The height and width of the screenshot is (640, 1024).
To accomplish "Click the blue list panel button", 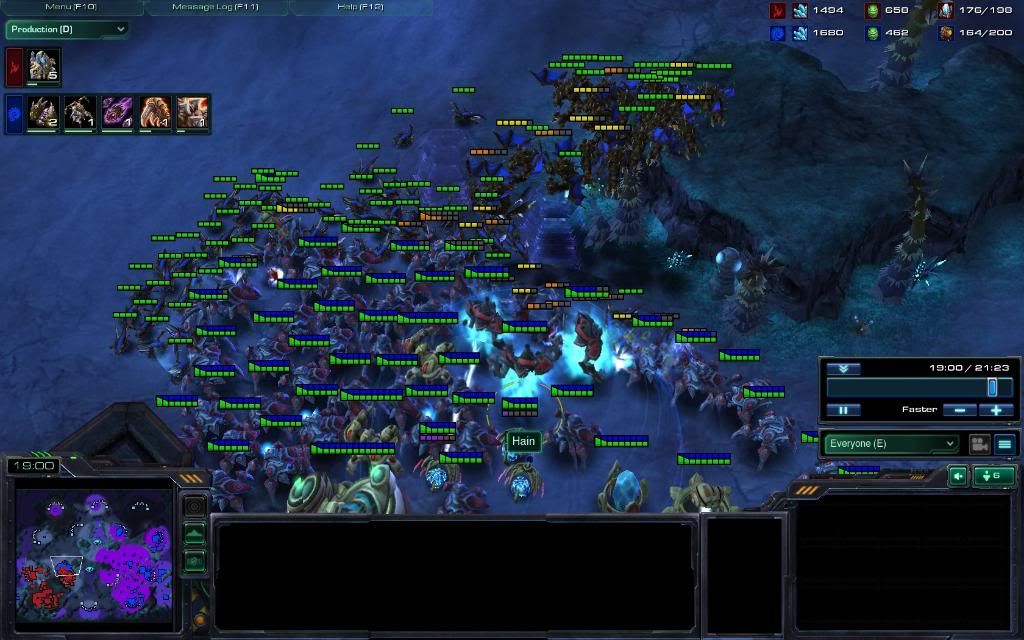I will pyautogui.click(x=1005, y=444).
